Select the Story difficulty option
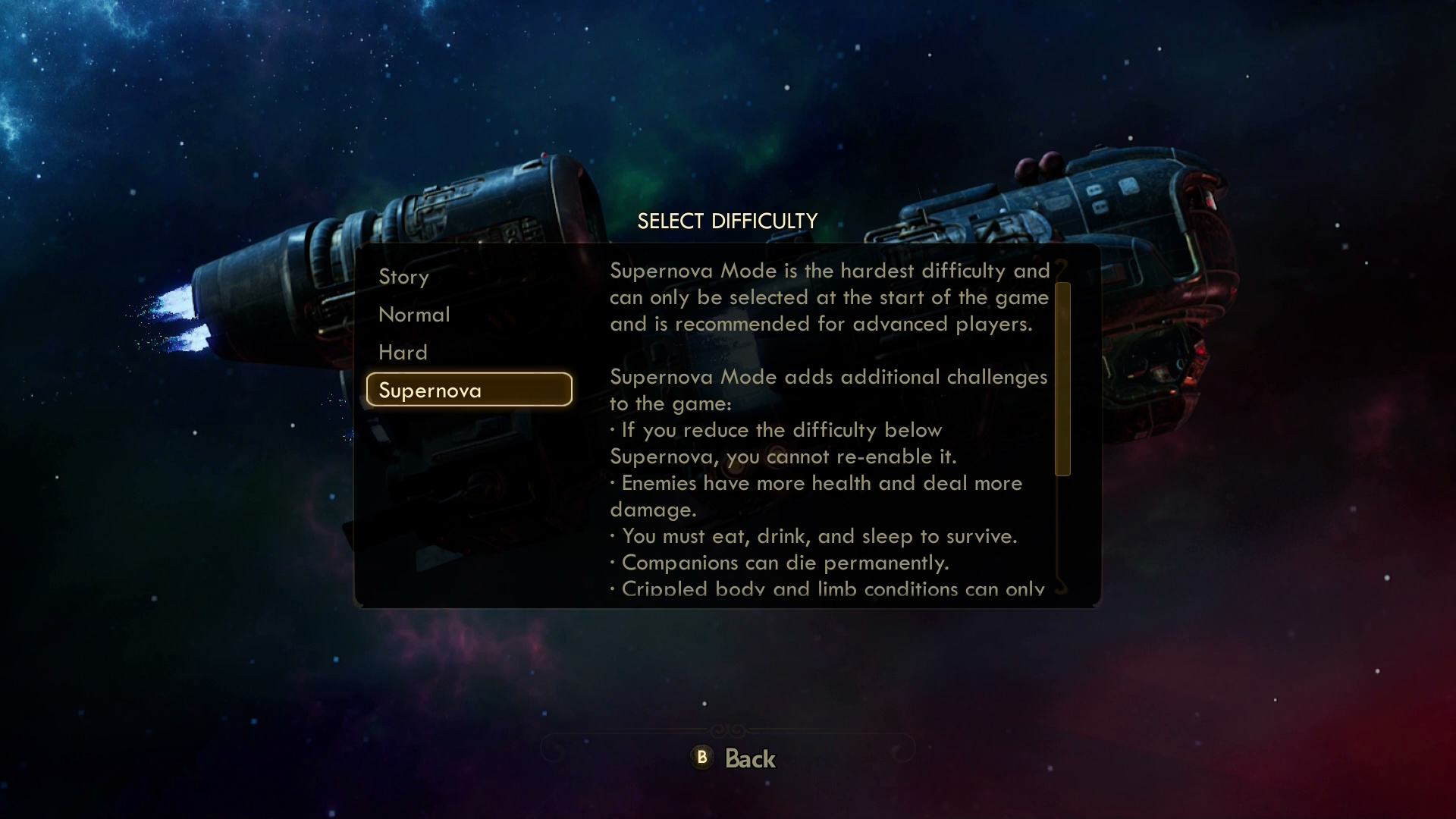Viewport: 1456px width, 819px height. coord(404,277)
